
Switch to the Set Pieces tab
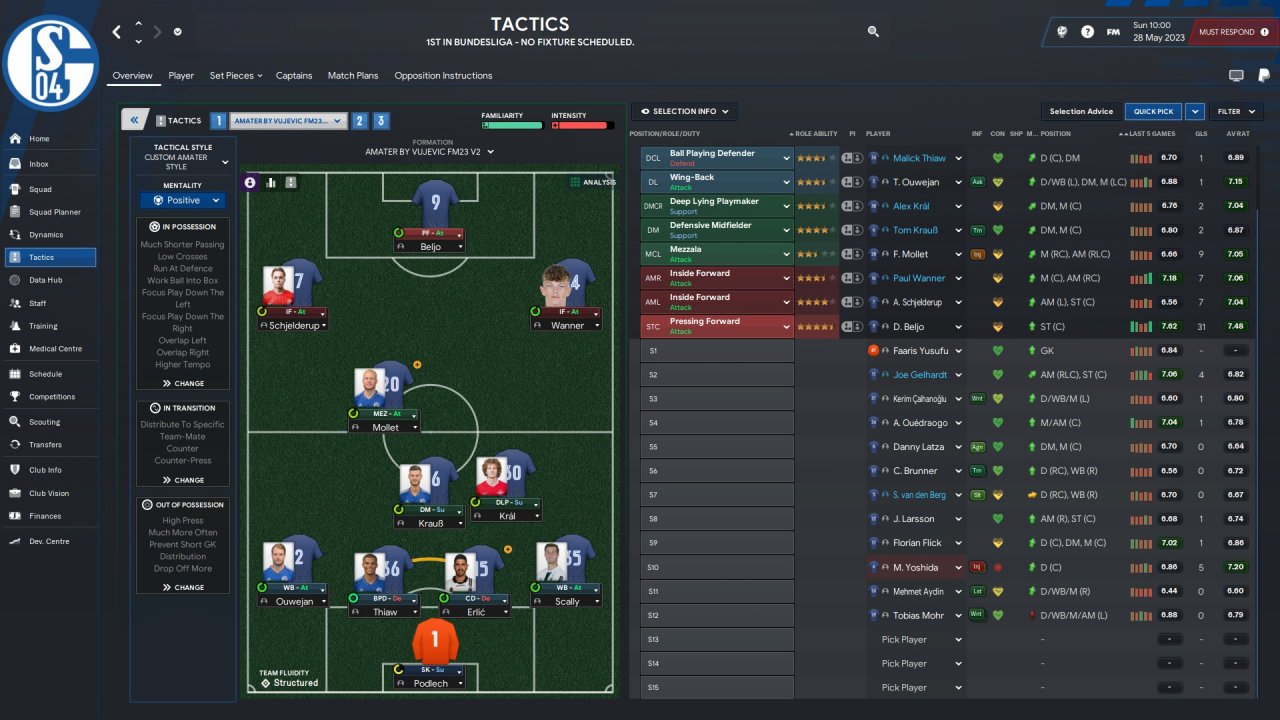click(235, 76)
